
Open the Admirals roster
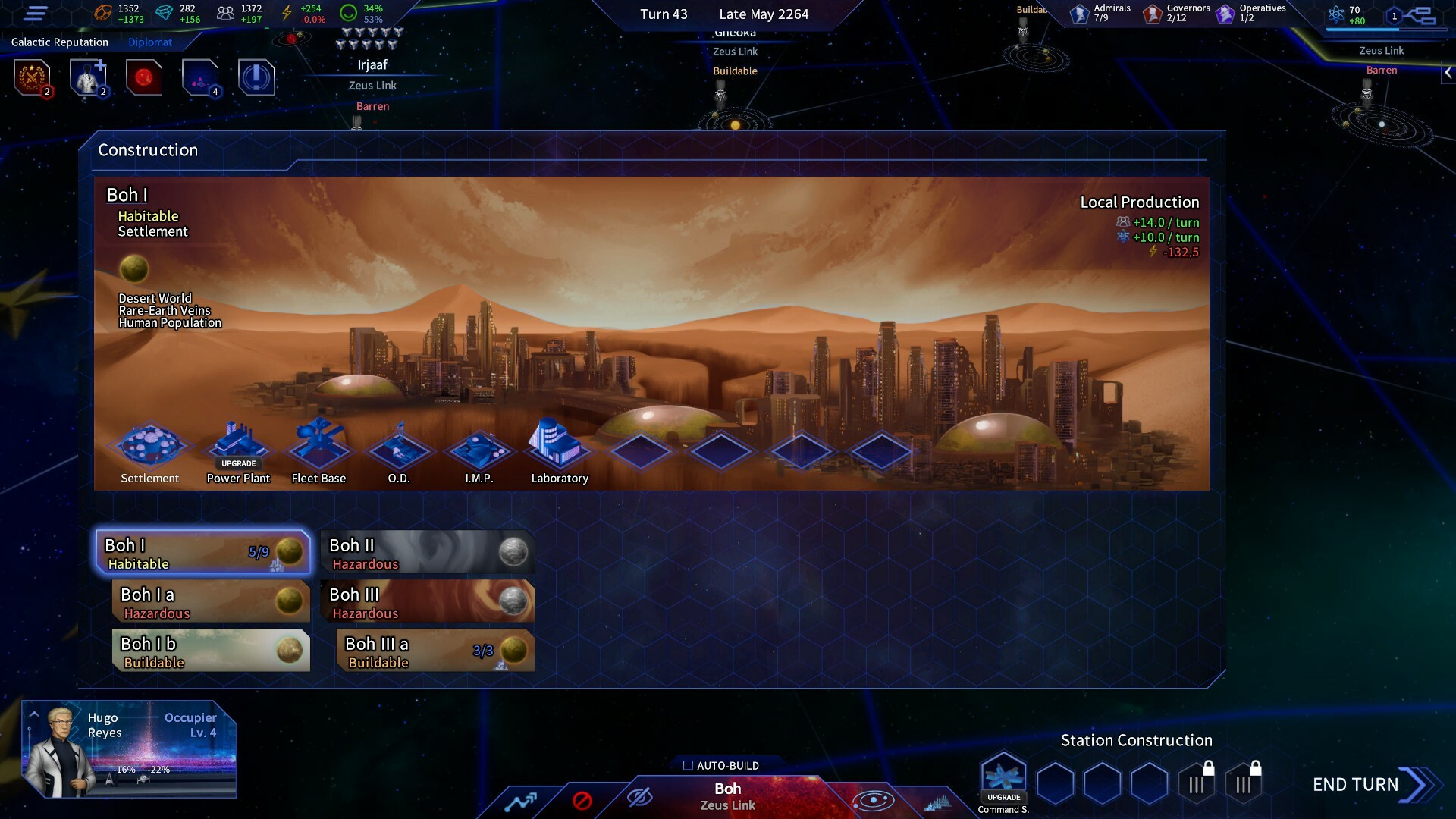1101,14
